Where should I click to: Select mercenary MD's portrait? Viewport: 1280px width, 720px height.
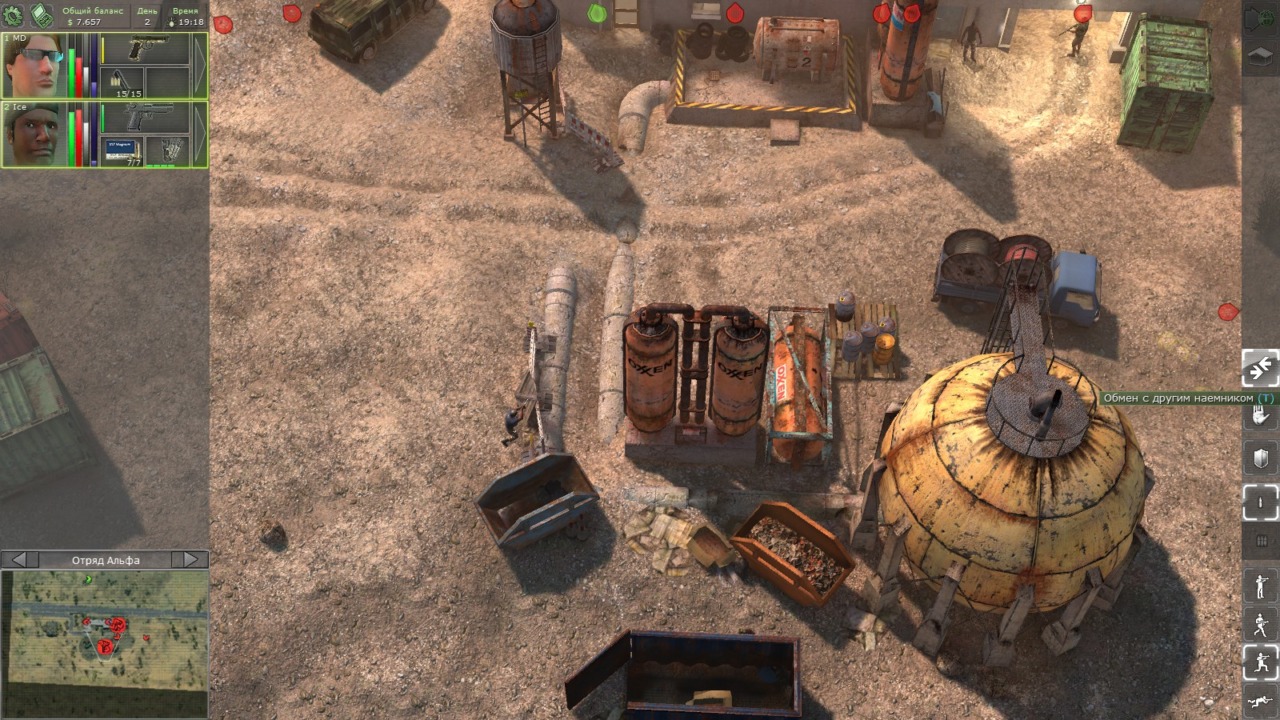point(34,66)
